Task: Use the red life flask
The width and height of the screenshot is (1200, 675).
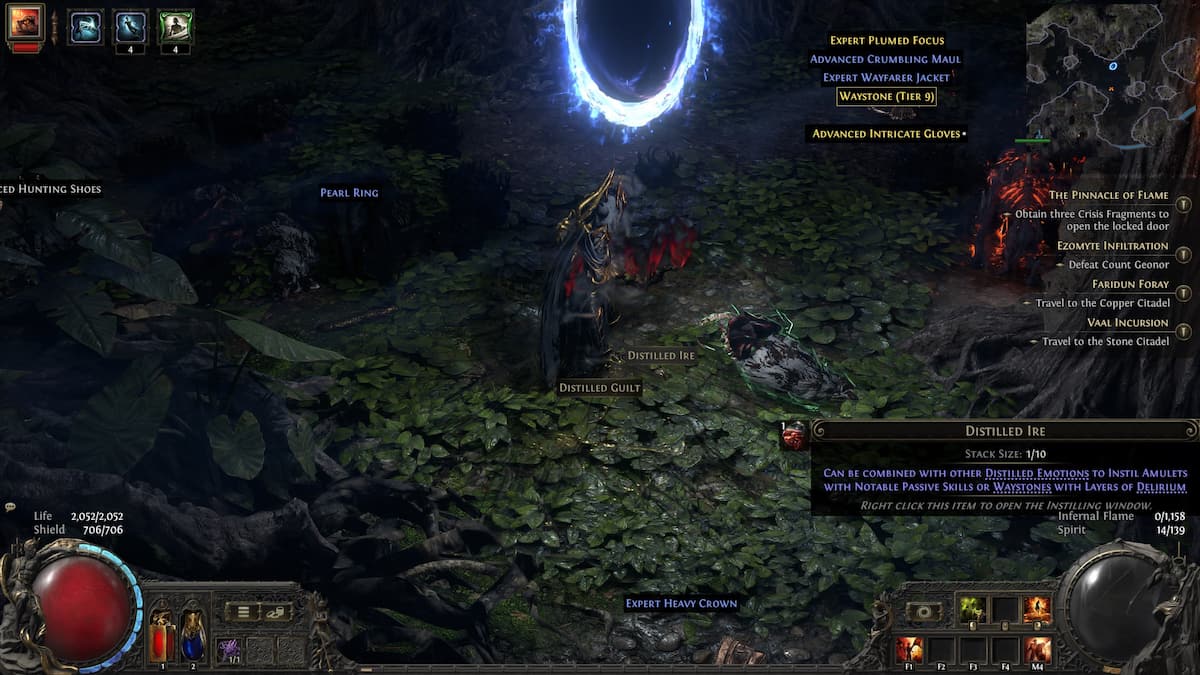Action: click(162, 634)
